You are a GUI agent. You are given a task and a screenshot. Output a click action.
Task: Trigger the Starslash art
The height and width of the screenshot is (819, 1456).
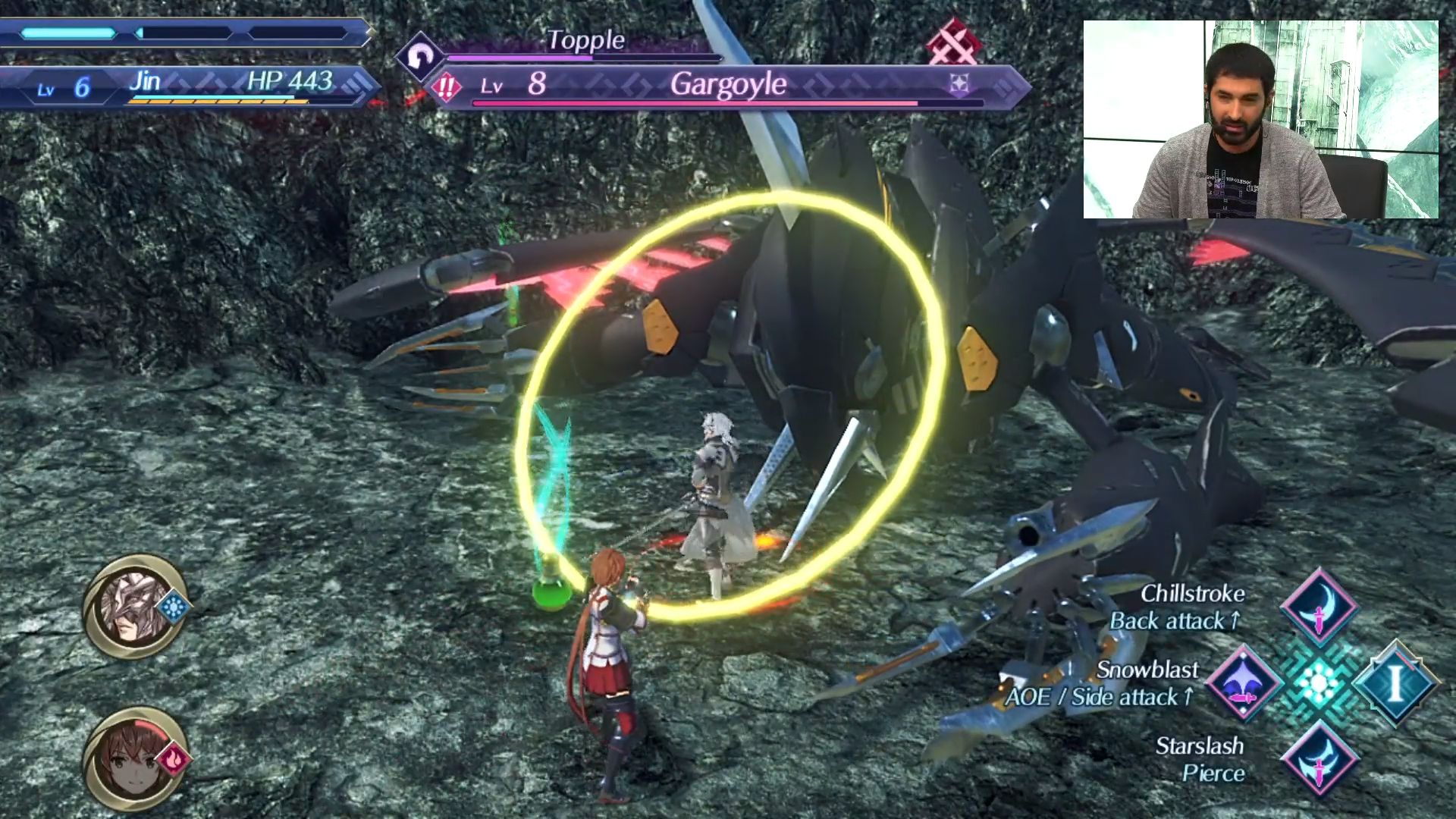pos(1319,758)
